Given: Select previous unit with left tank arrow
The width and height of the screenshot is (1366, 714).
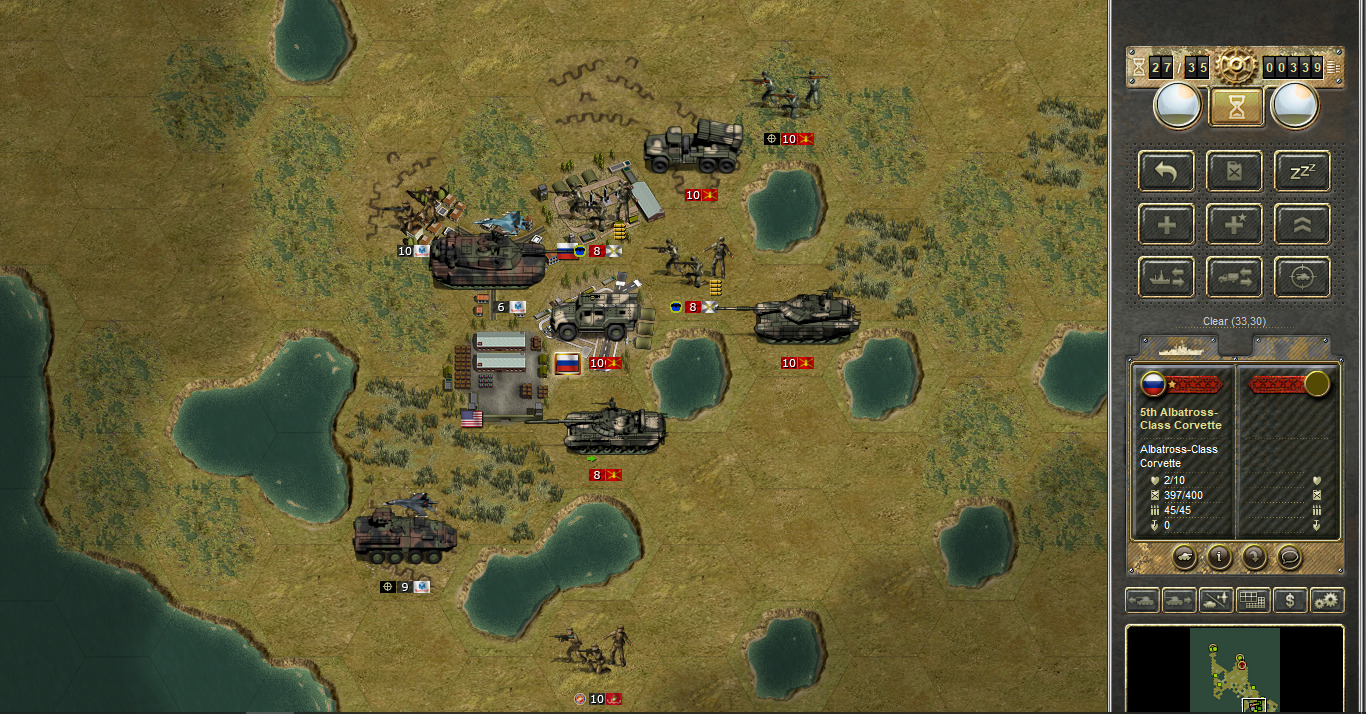Looking at the screenshot, I should tap(1143, 600).
